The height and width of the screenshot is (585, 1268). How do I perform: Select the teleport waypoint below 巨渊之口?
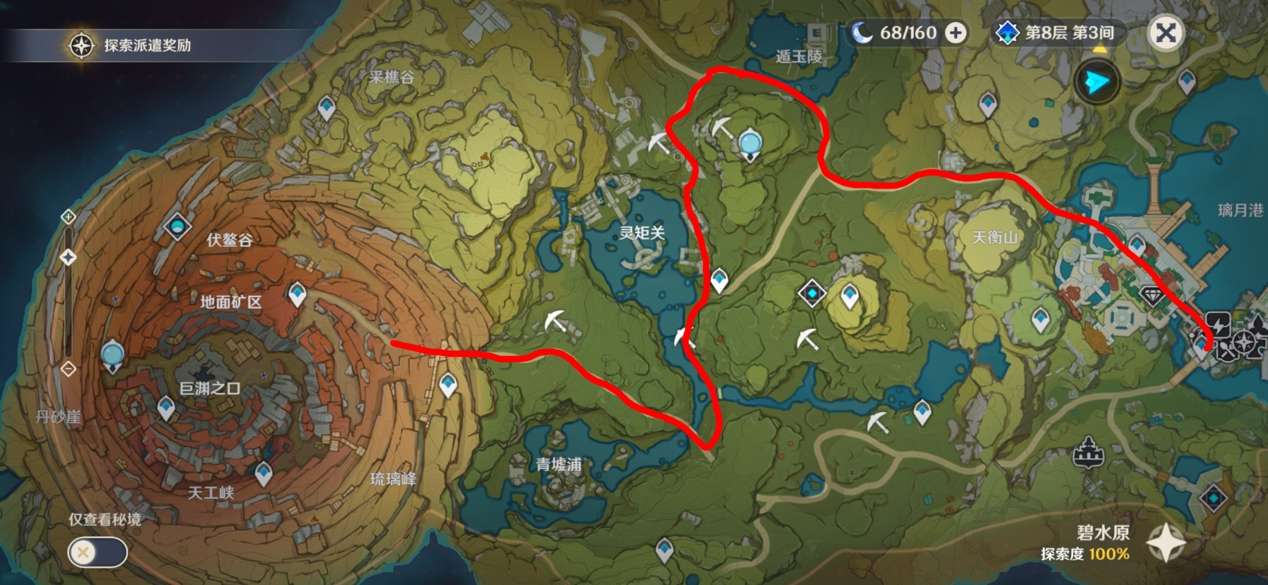166,407
